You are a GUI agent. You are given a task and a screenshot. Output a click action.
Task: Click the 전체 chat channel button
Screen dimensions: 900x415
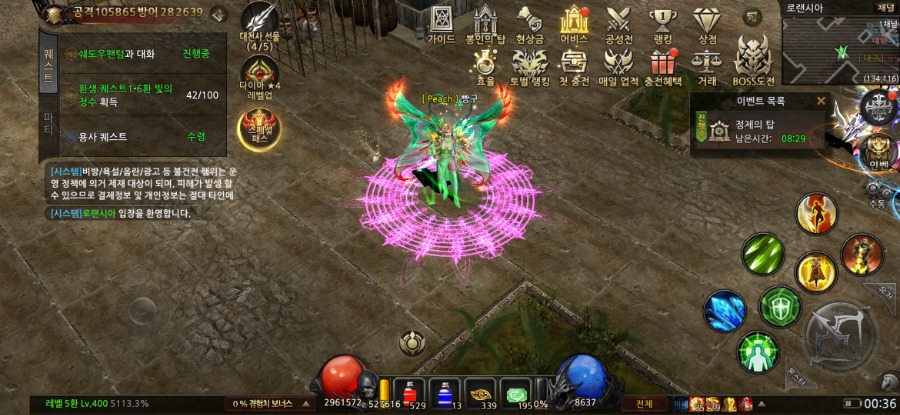pyautogui.click(x=644, y=403)
